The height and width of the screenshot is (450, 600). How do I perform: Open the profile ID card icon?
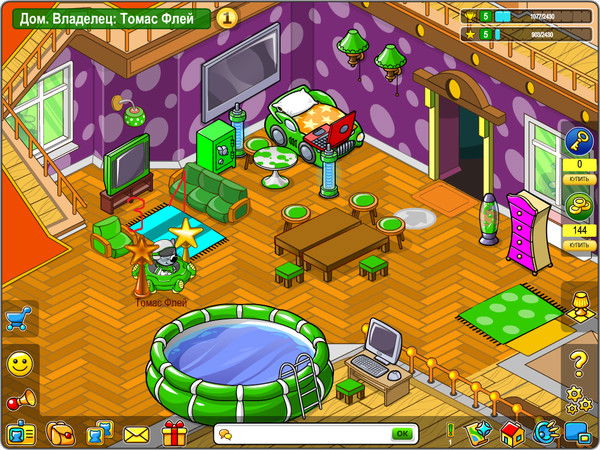tap(19, 434)
